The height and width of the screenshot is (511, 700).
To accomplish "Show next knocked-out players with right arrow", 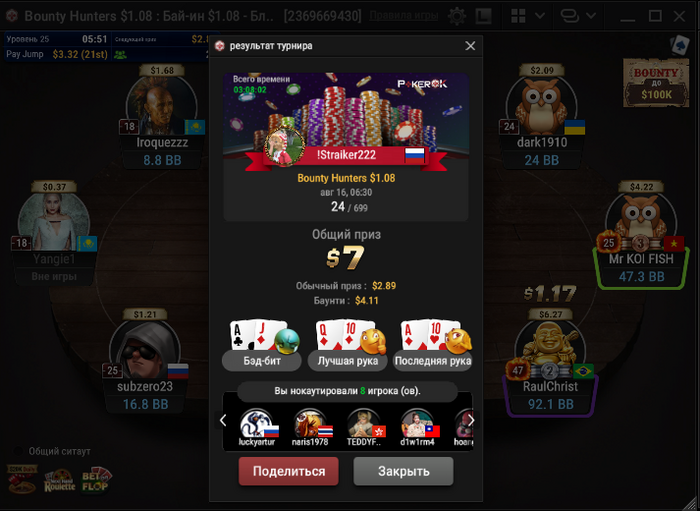I will tap(469, 419).
